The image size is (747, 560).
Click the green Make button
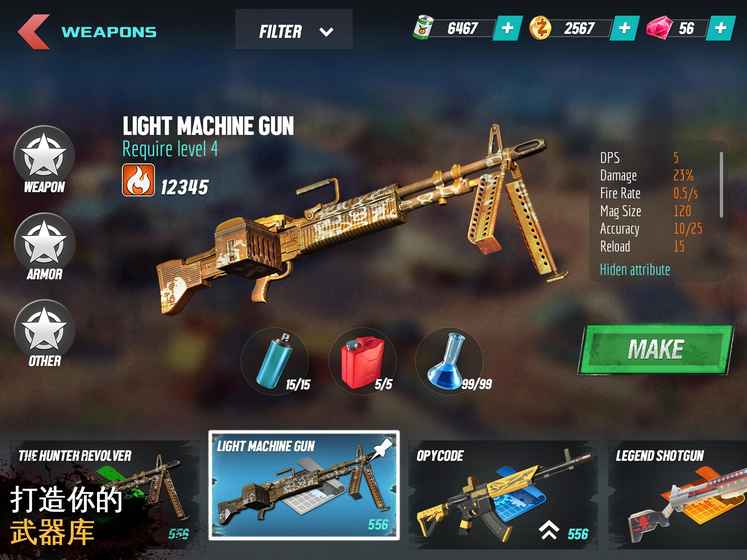coord(655,350)
